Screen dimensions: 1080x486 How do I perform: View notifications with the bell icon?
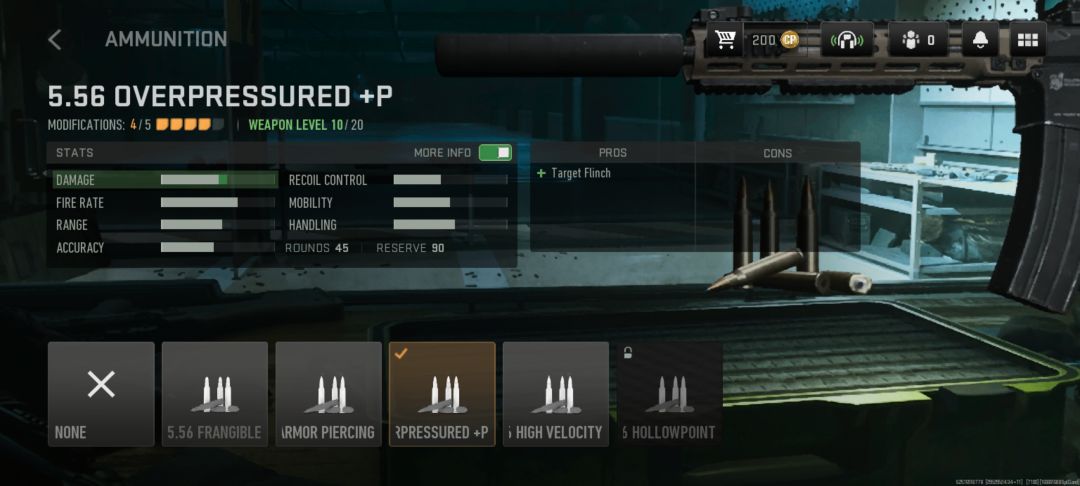coord(981,40)
